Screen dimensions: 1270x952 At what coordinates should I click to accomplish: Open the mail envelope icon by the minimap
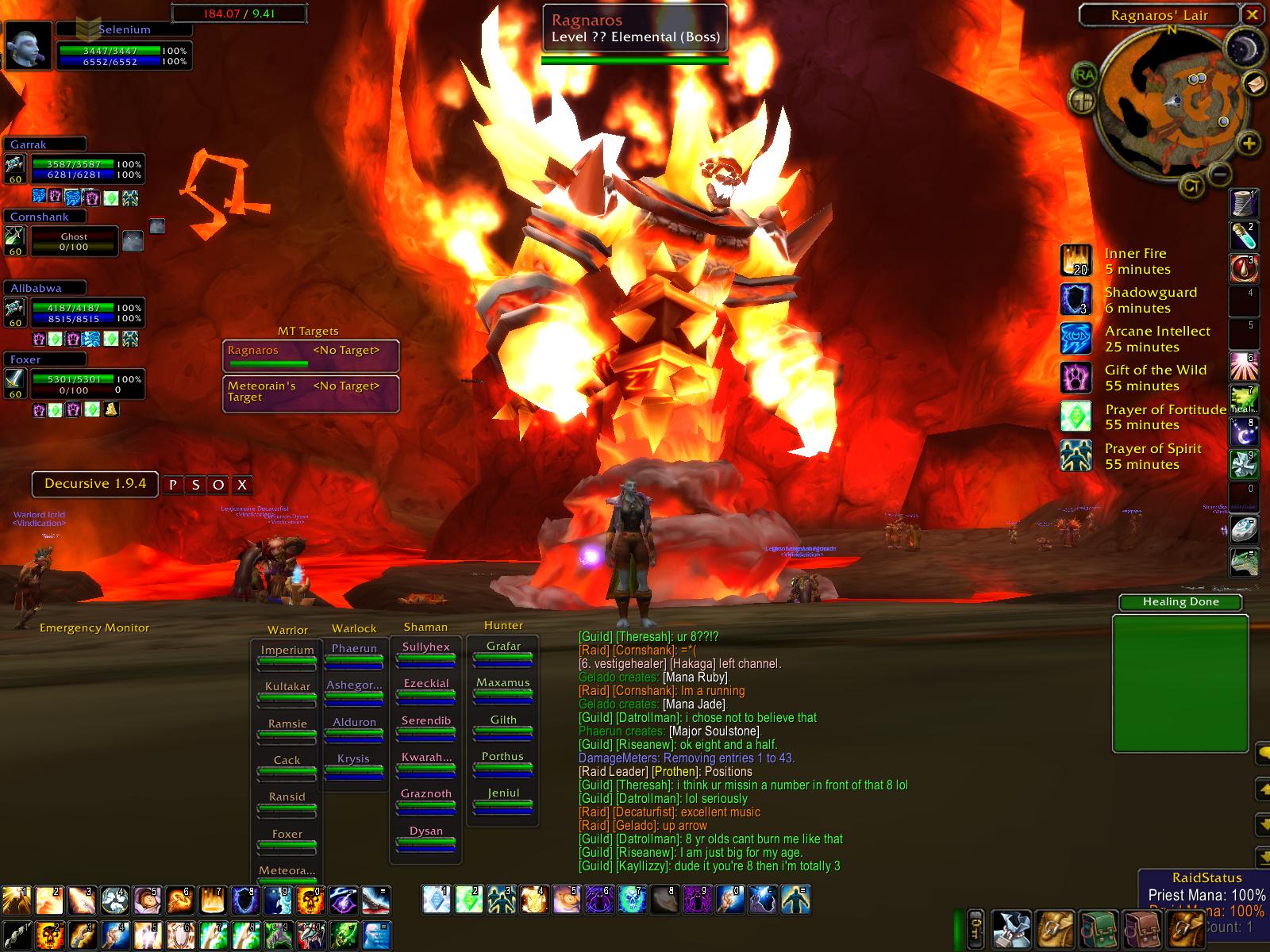click(x=1255, y=83)
